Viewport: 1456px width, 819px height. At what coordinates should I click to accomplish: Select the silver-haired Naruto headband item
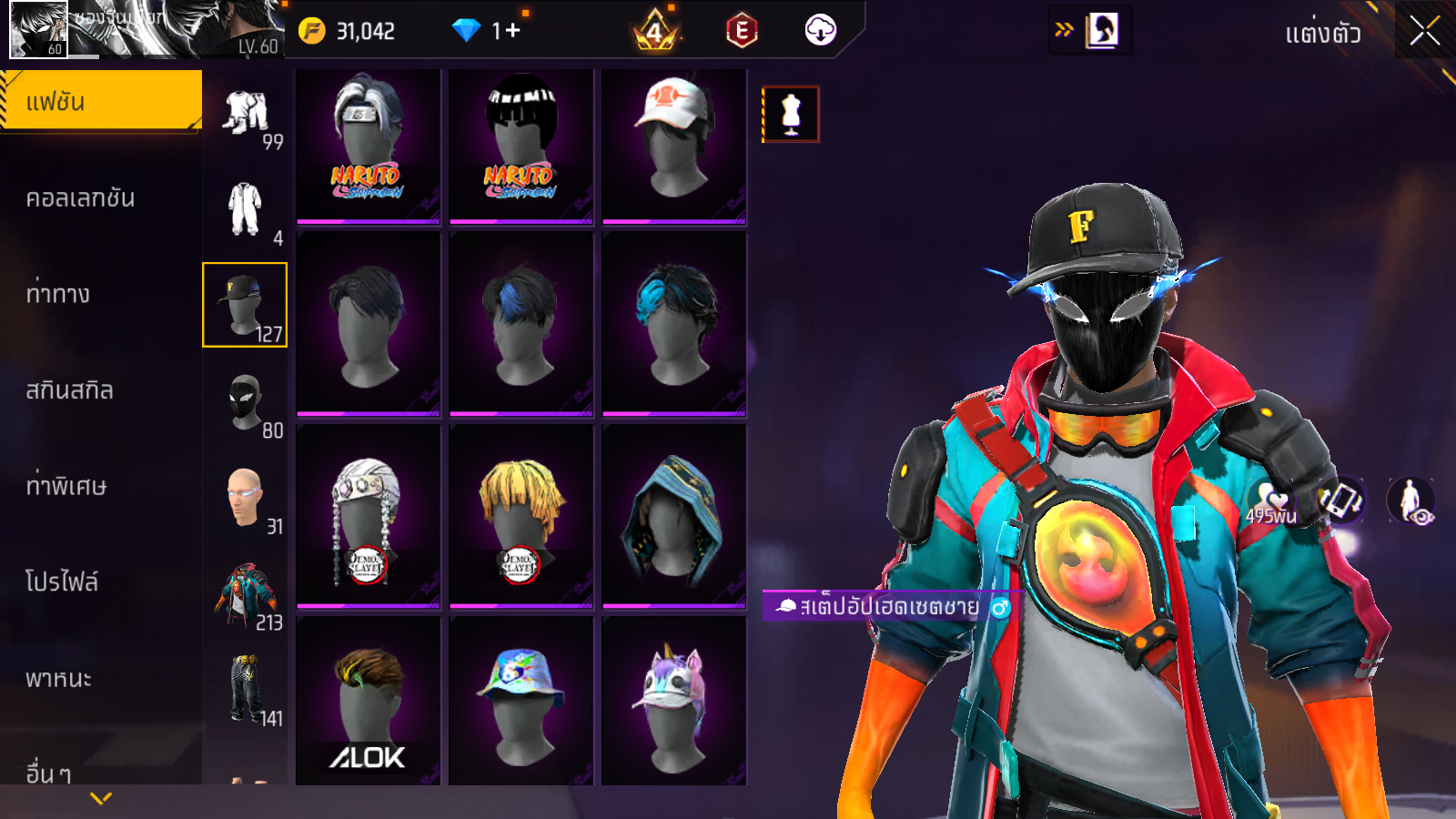(368, 147)
